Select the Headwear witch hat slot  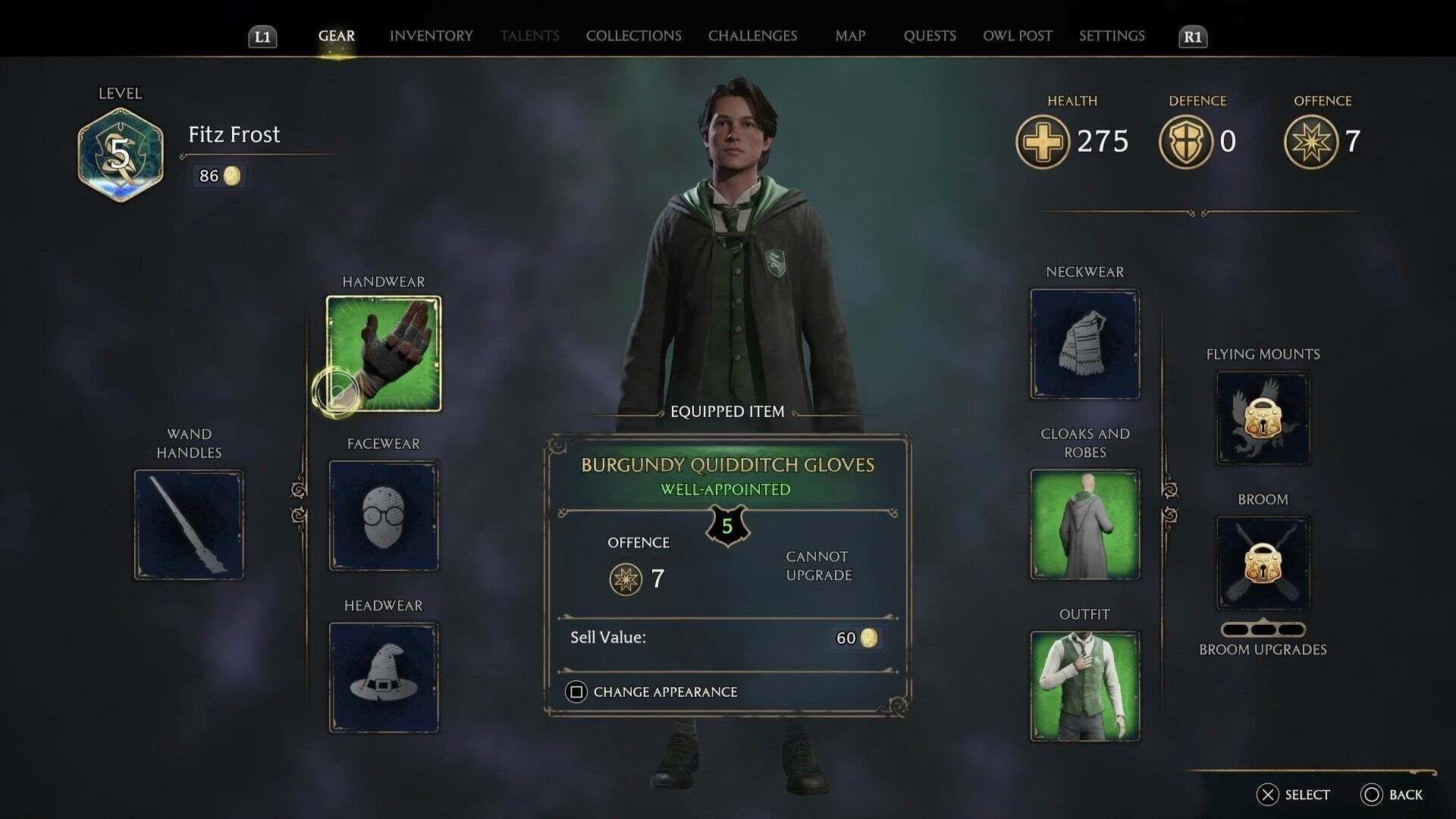coord(383,677)
